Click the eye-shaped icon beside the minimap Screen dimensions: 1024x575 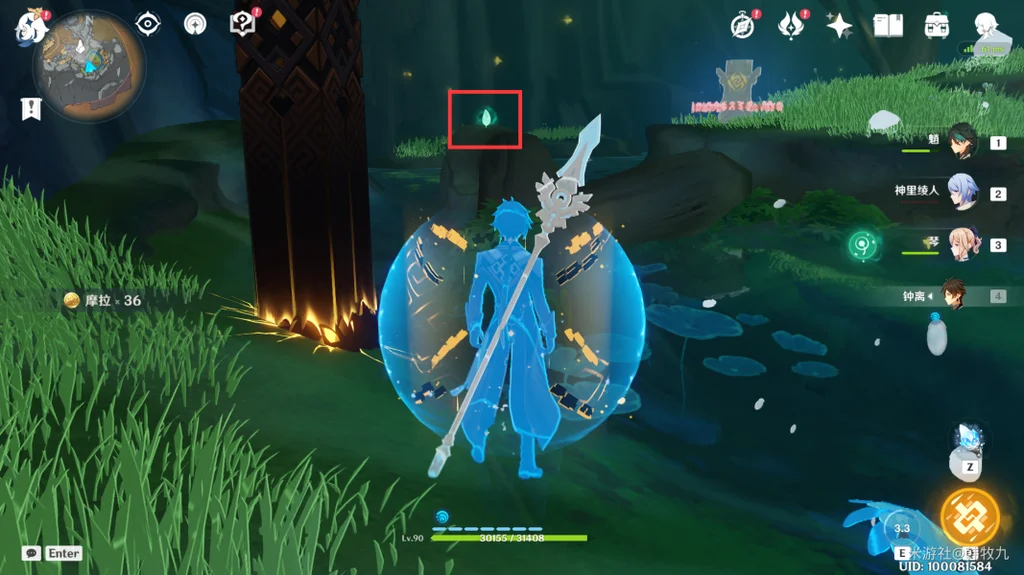click(x=149, y=24)
